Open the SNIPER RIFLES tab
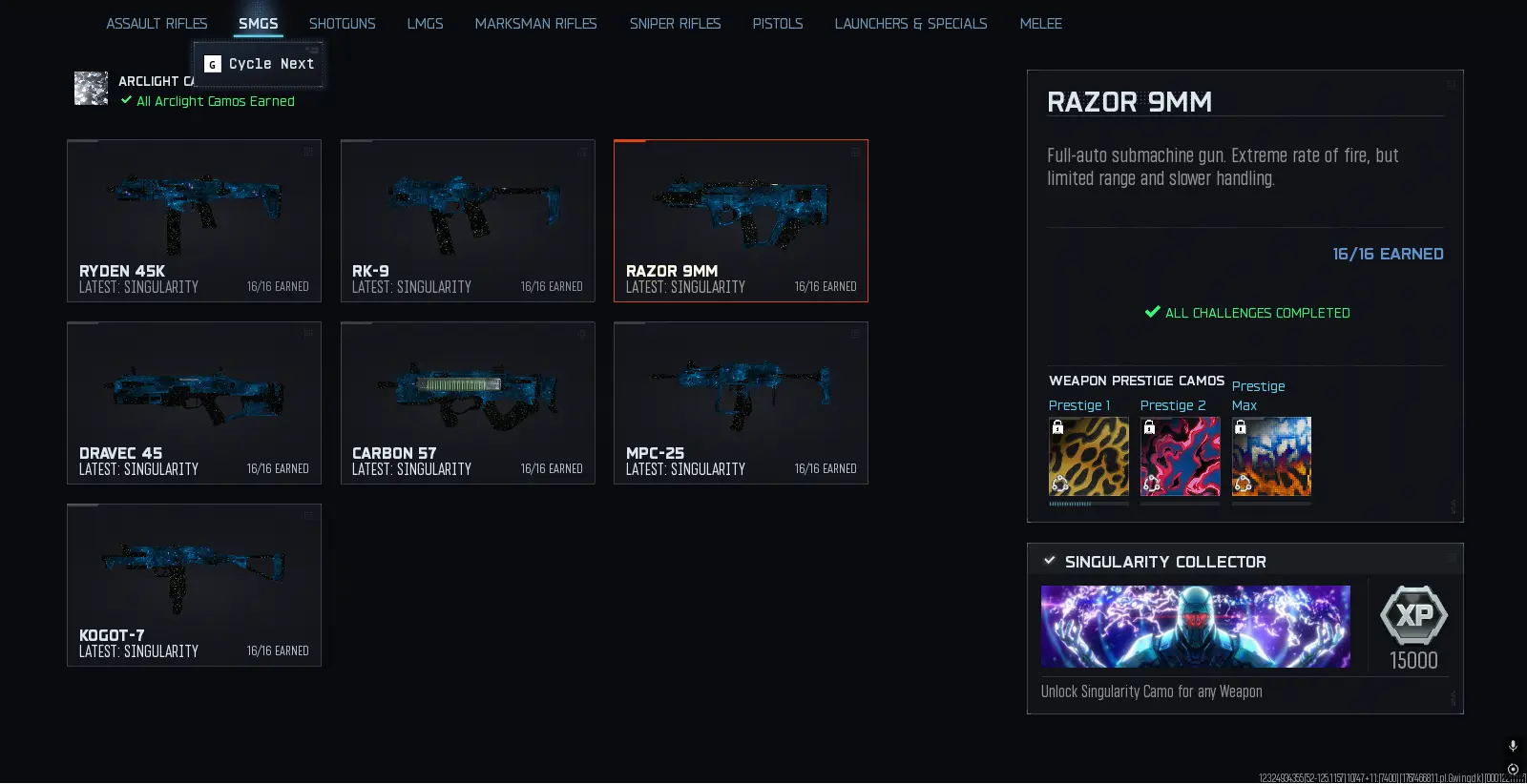 675,23
